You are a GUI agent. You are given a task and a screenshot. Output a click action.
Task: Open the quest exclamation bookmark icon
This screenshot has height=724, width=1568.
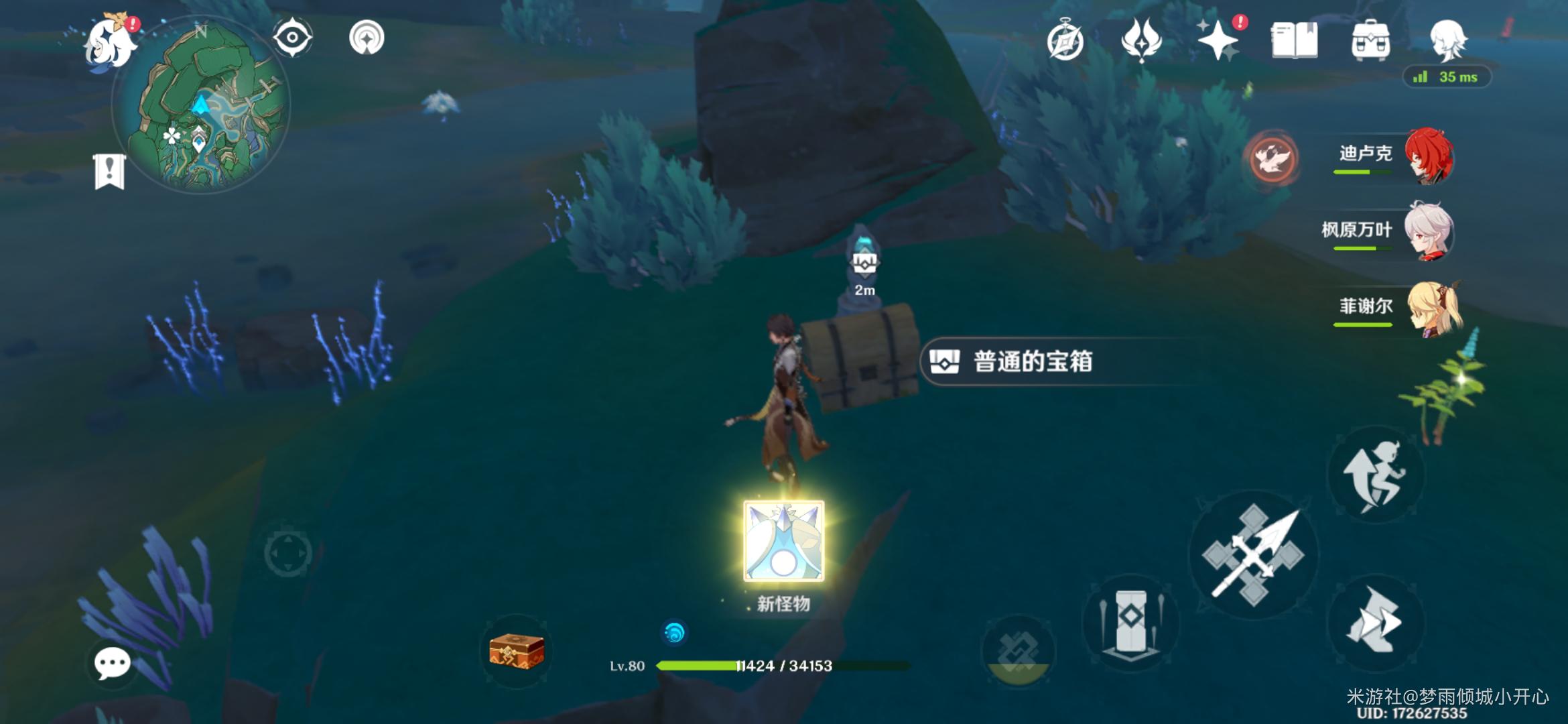(109, 172)
